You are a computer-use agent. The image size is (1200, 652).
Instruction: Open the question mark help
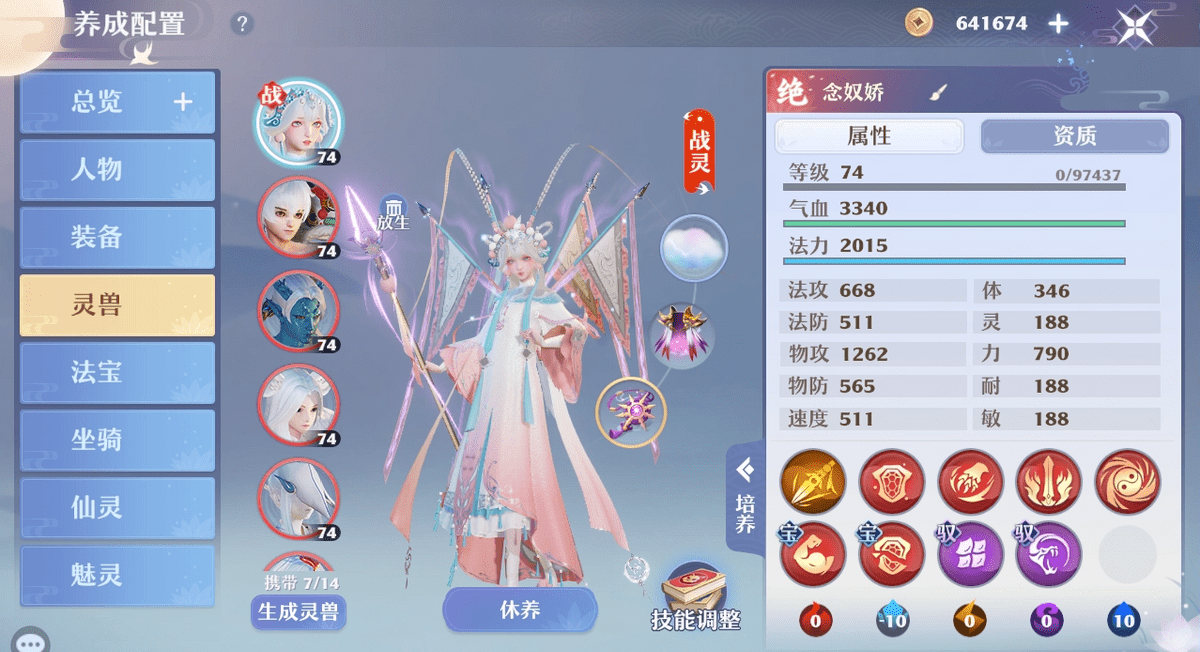tap(242, 24)
